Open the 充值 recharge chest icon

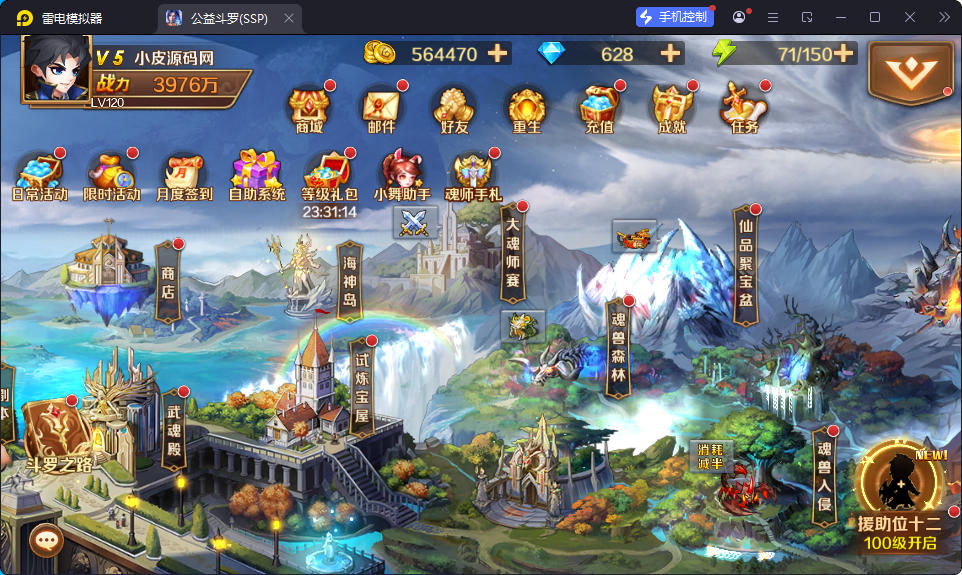(599, 108)
